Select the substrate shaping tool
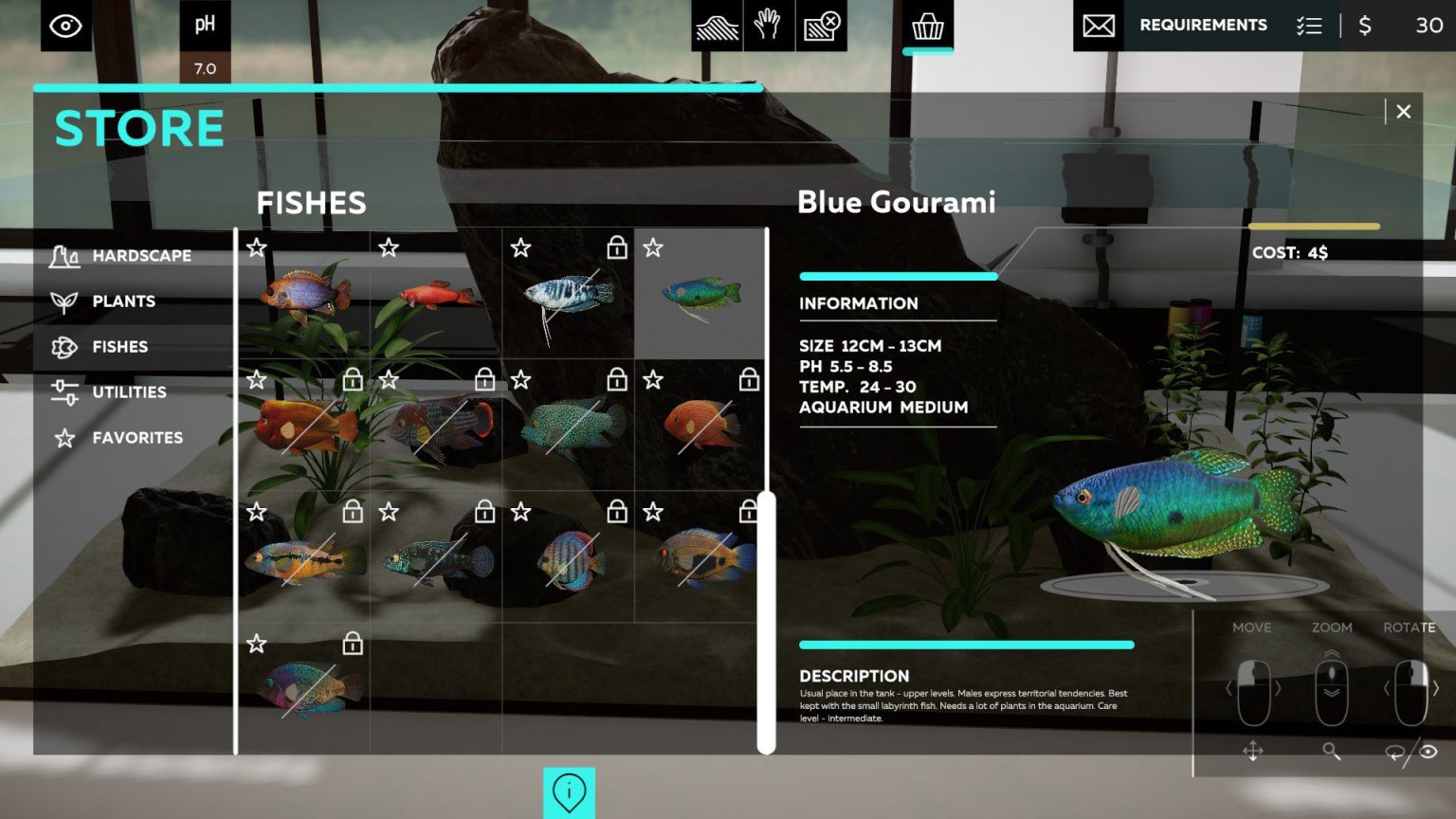The height and width of the screenshot is (819, 1456). click(719, 26)
